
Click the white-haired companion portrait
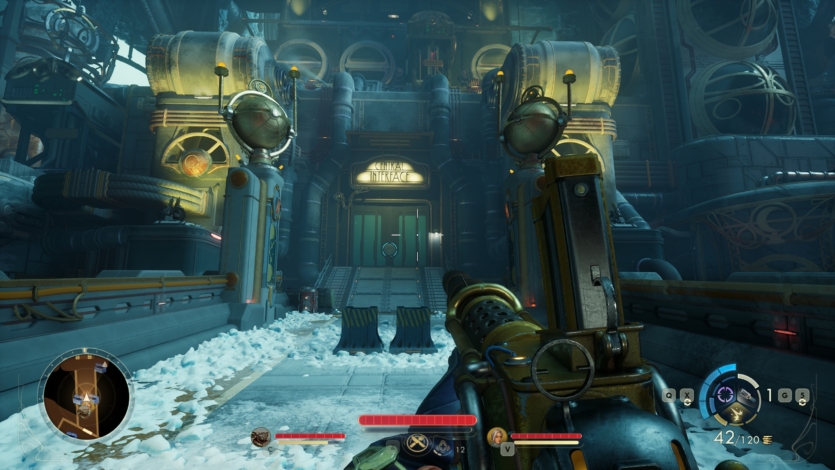(497, 436)
